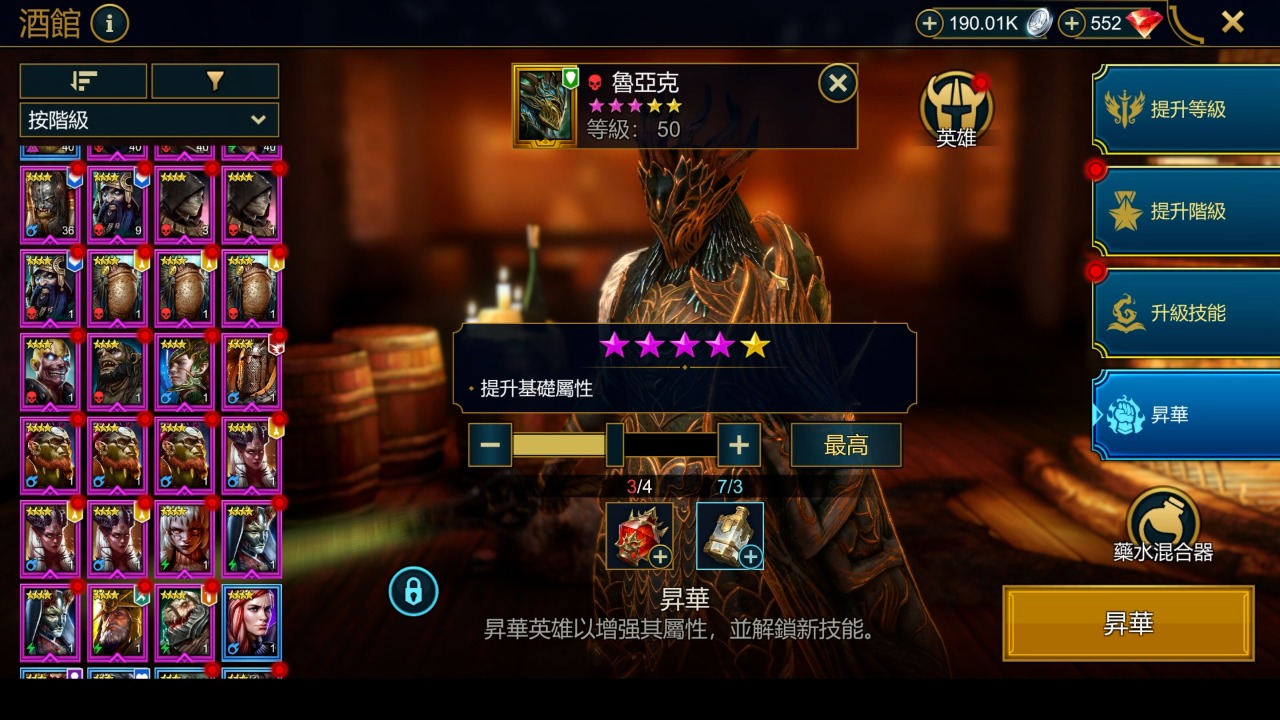Click the red potion ingredient slot
The image size is (1280, 720).
639,536
